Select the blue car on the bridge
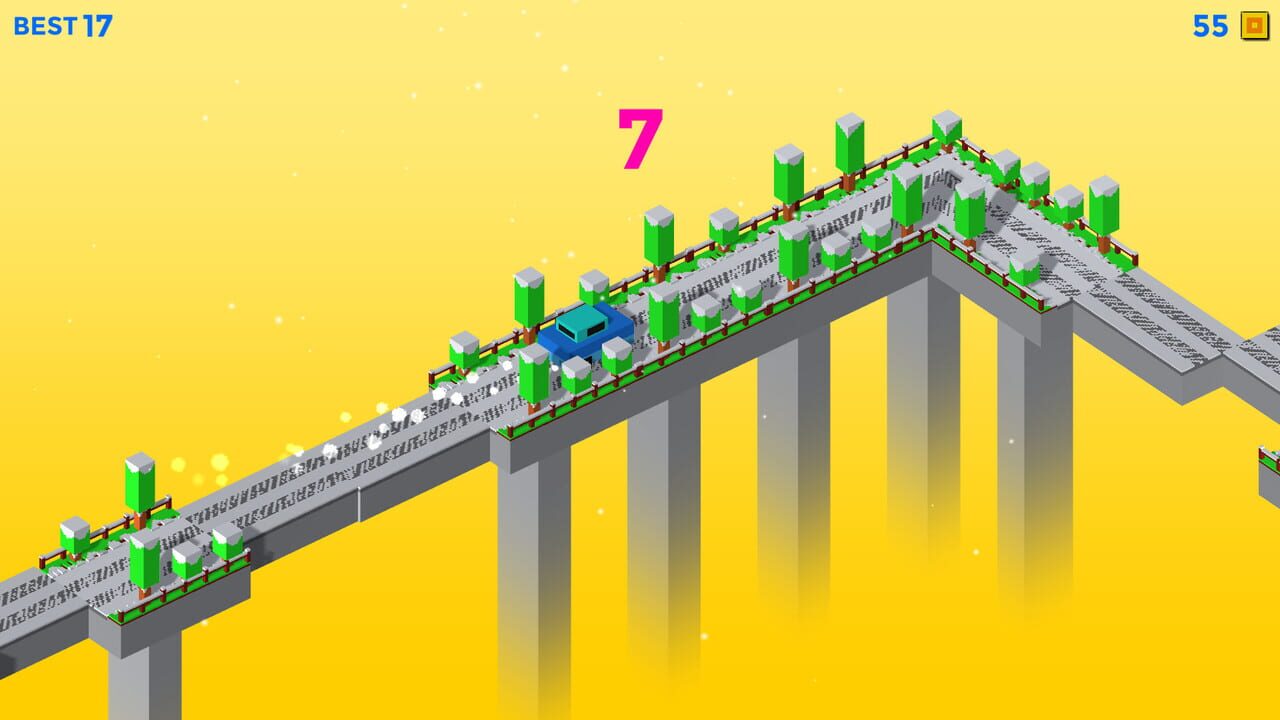 585,336
